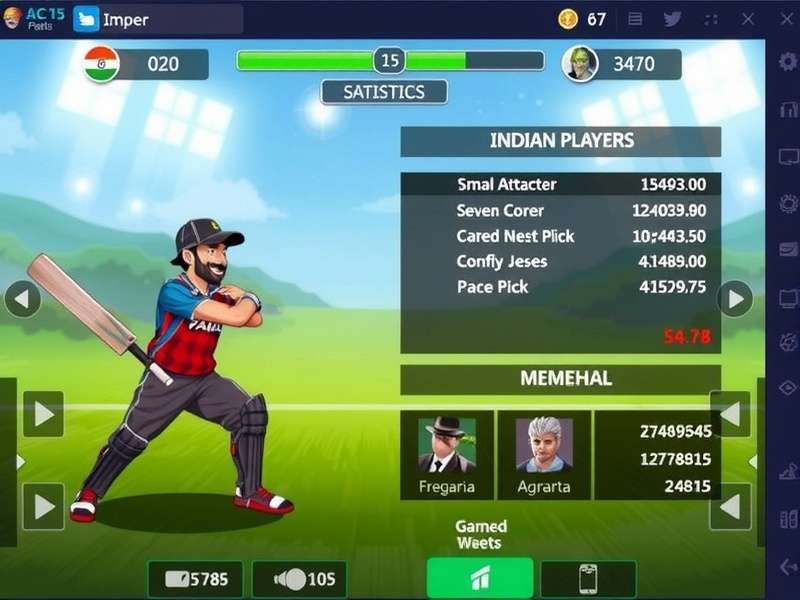
Task: Go to next with round right arrow
Action: [735, 298]
